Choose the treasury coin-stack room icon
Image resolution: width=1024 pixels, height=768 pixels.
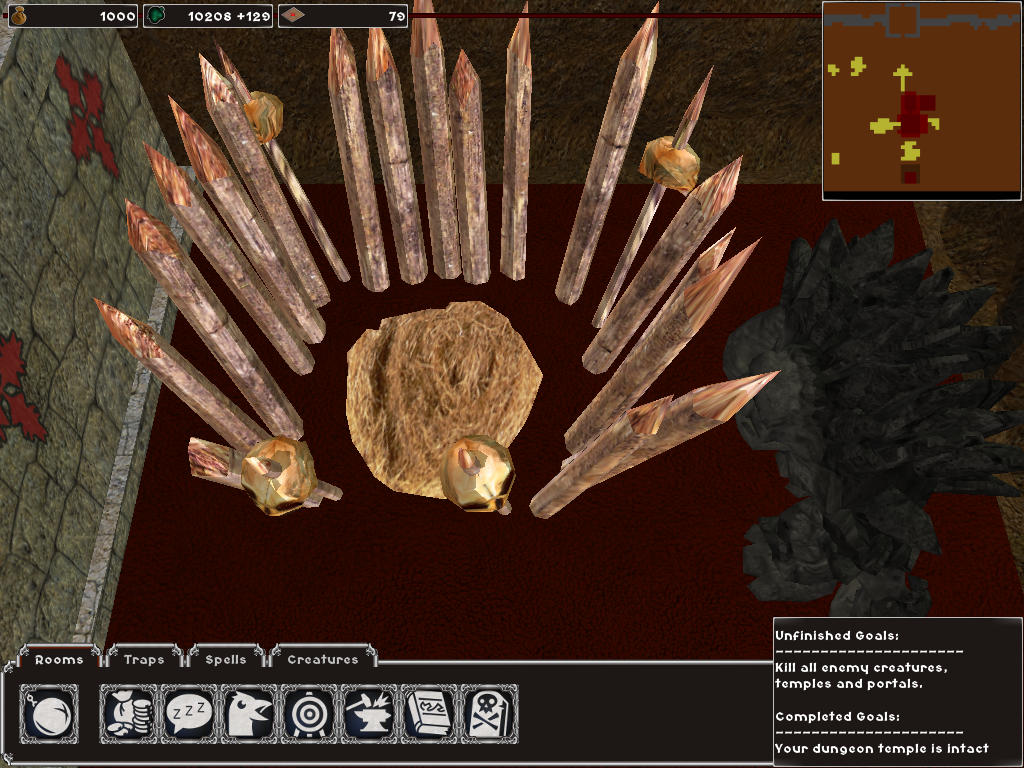[x=129, y=713]
